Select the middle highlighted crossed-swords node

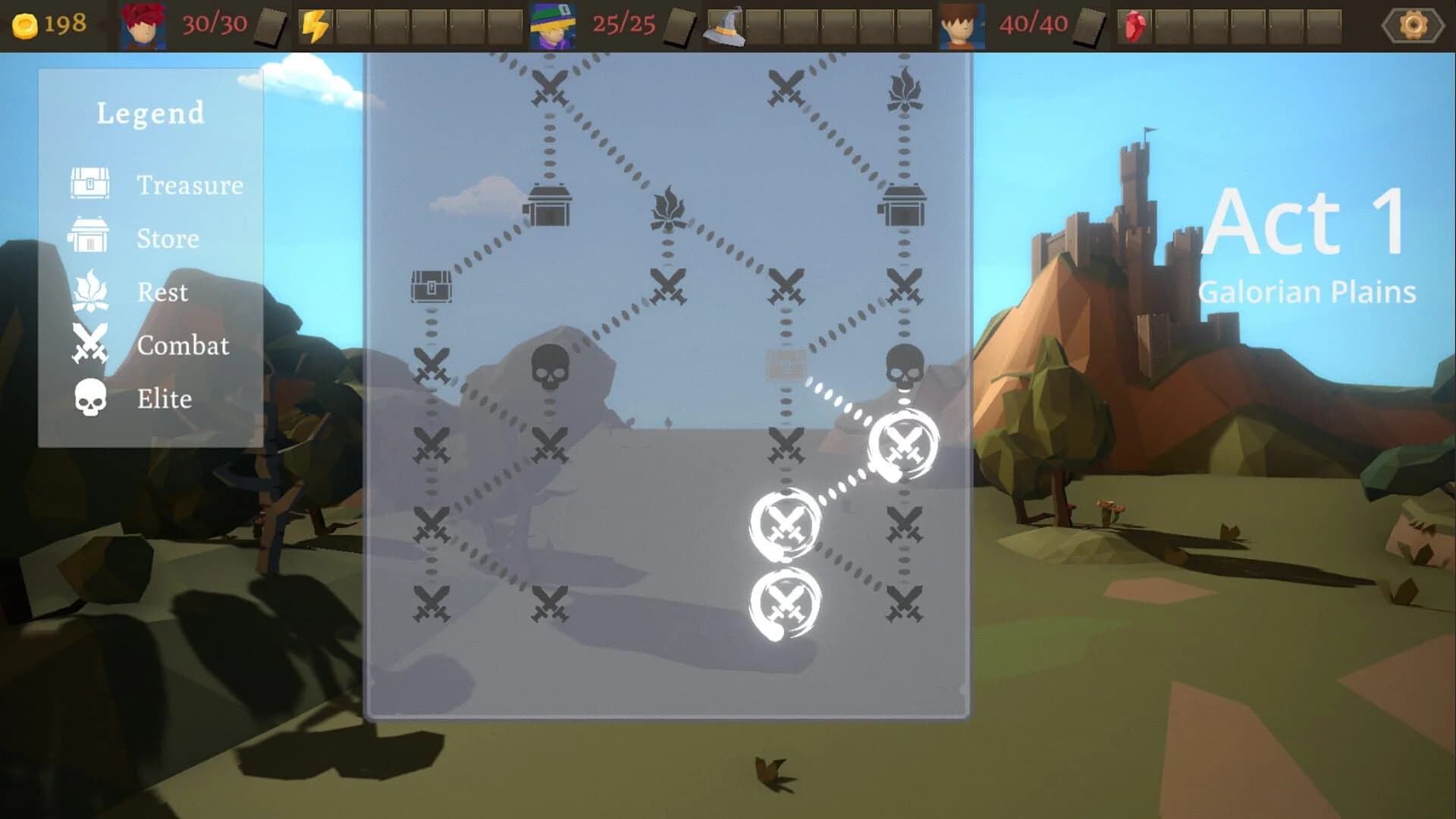tap(785, 525)
